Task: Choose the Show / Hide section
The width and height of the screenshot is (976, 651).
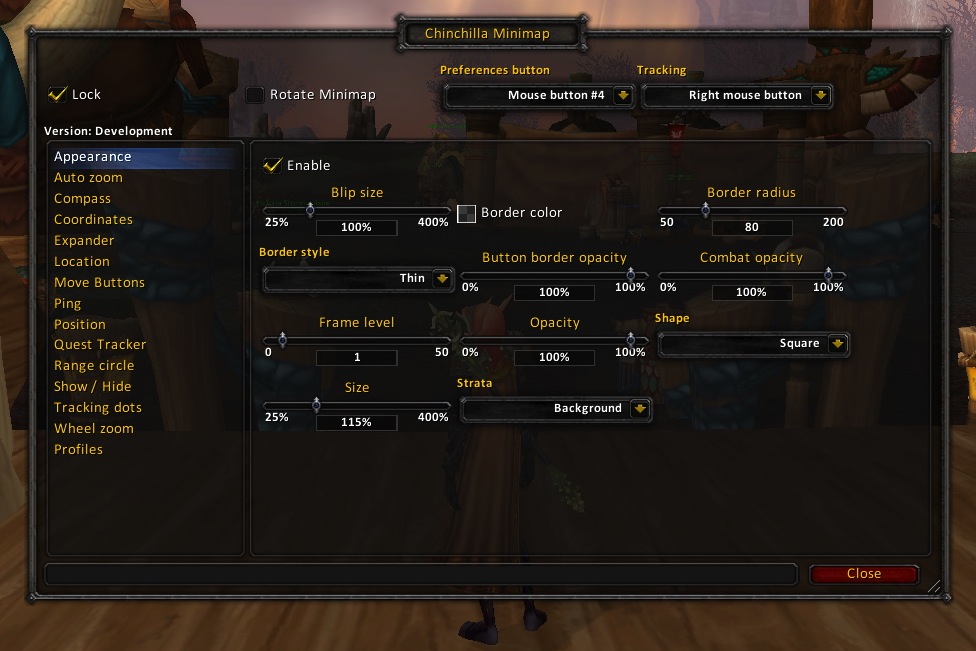Action: coord(92,387)
